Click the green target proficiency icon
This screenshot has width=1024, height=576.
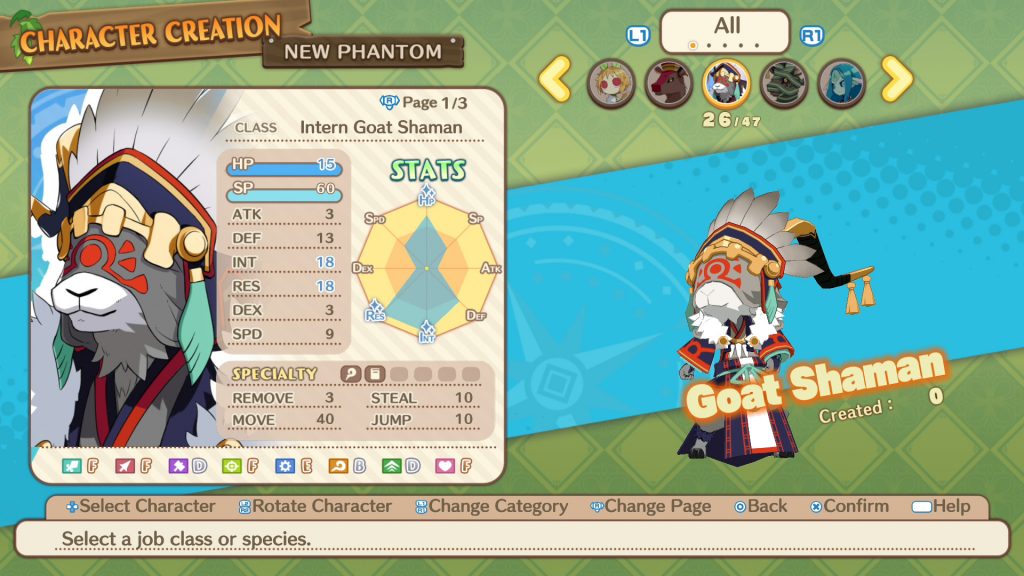tap(231, 466)
